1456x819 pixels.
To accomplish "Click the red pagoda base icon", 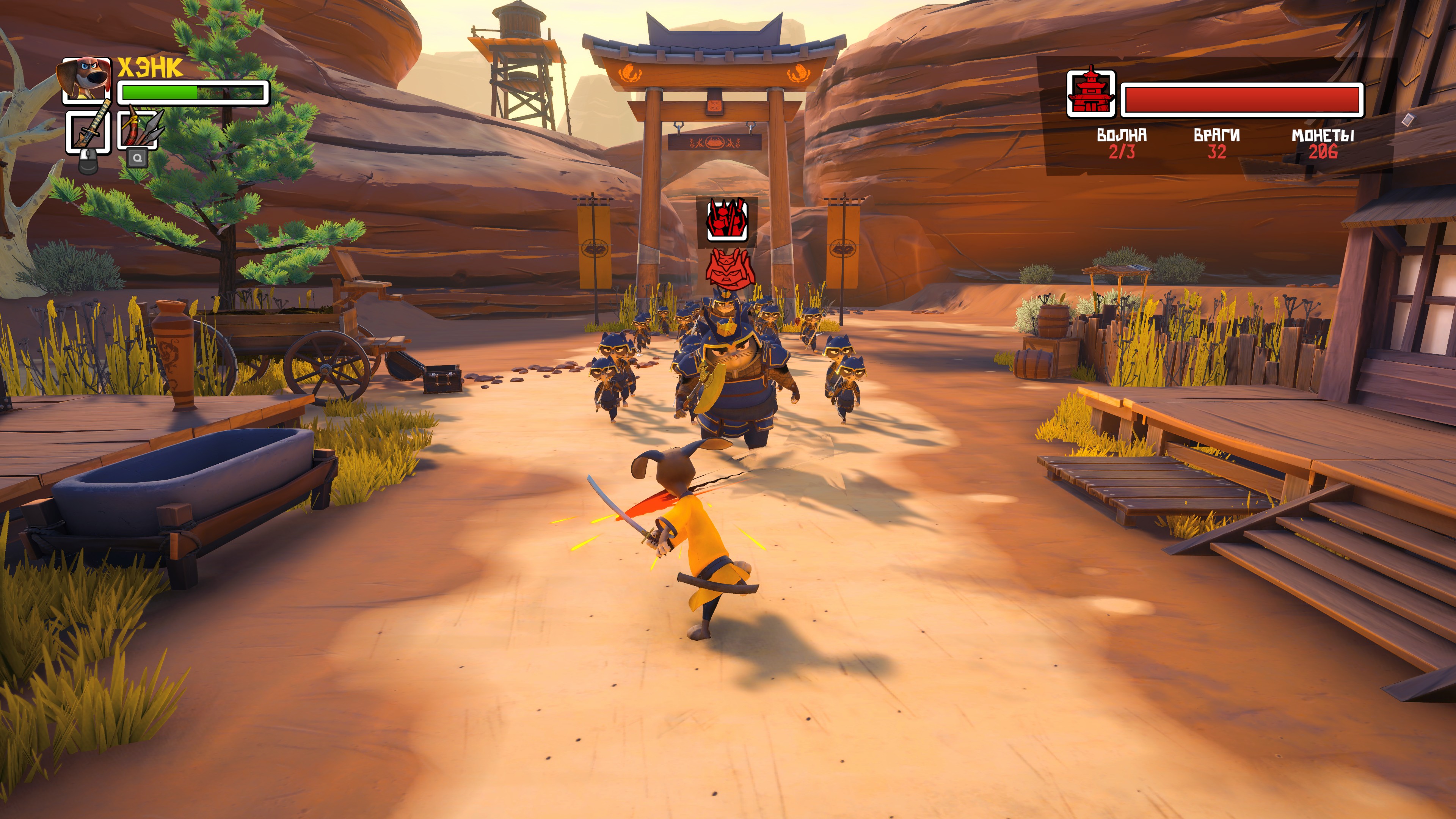I will point(1090,94).
